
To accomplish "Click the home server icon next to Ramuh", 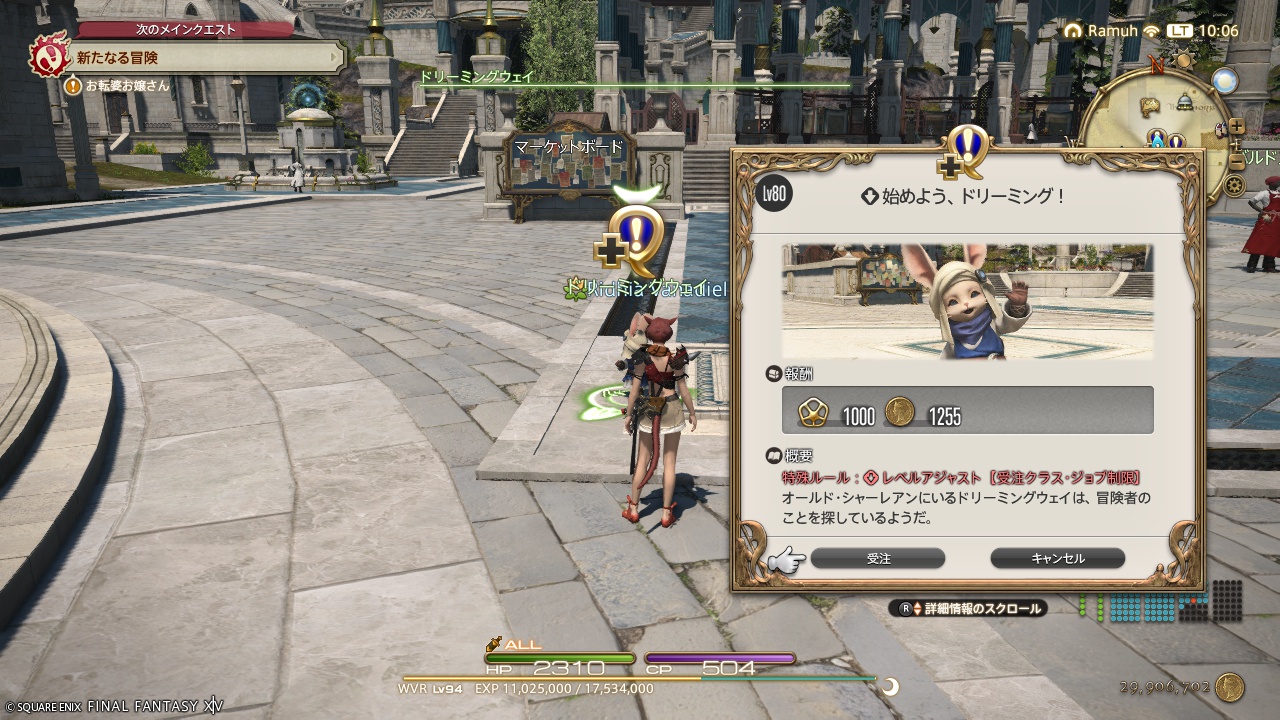I will pyautogui.click(x=1074, y=30).
